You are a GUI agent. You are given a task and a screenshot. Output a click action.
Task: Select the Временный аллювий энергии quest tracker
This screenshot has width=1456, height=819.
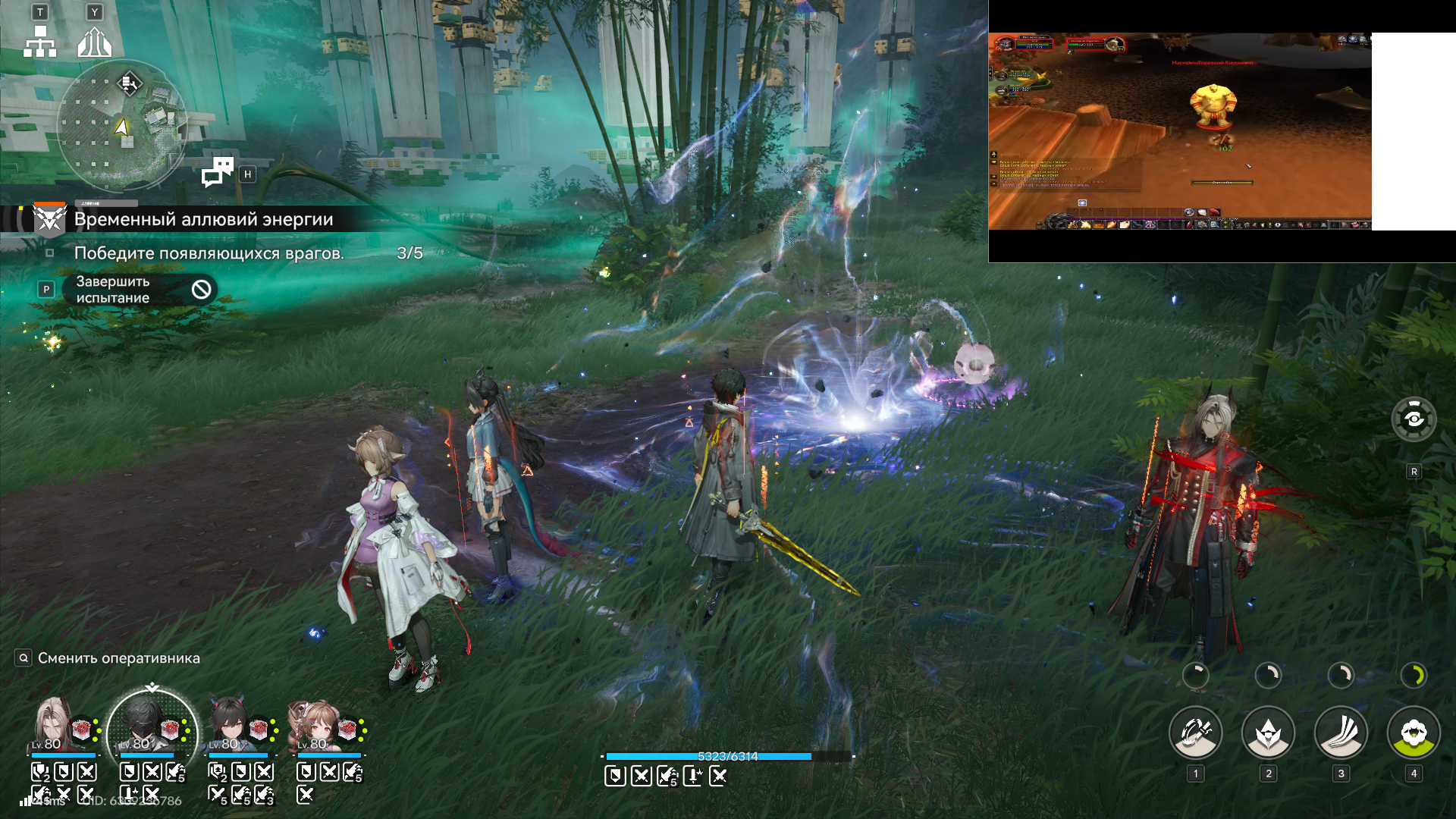[203, 219]
